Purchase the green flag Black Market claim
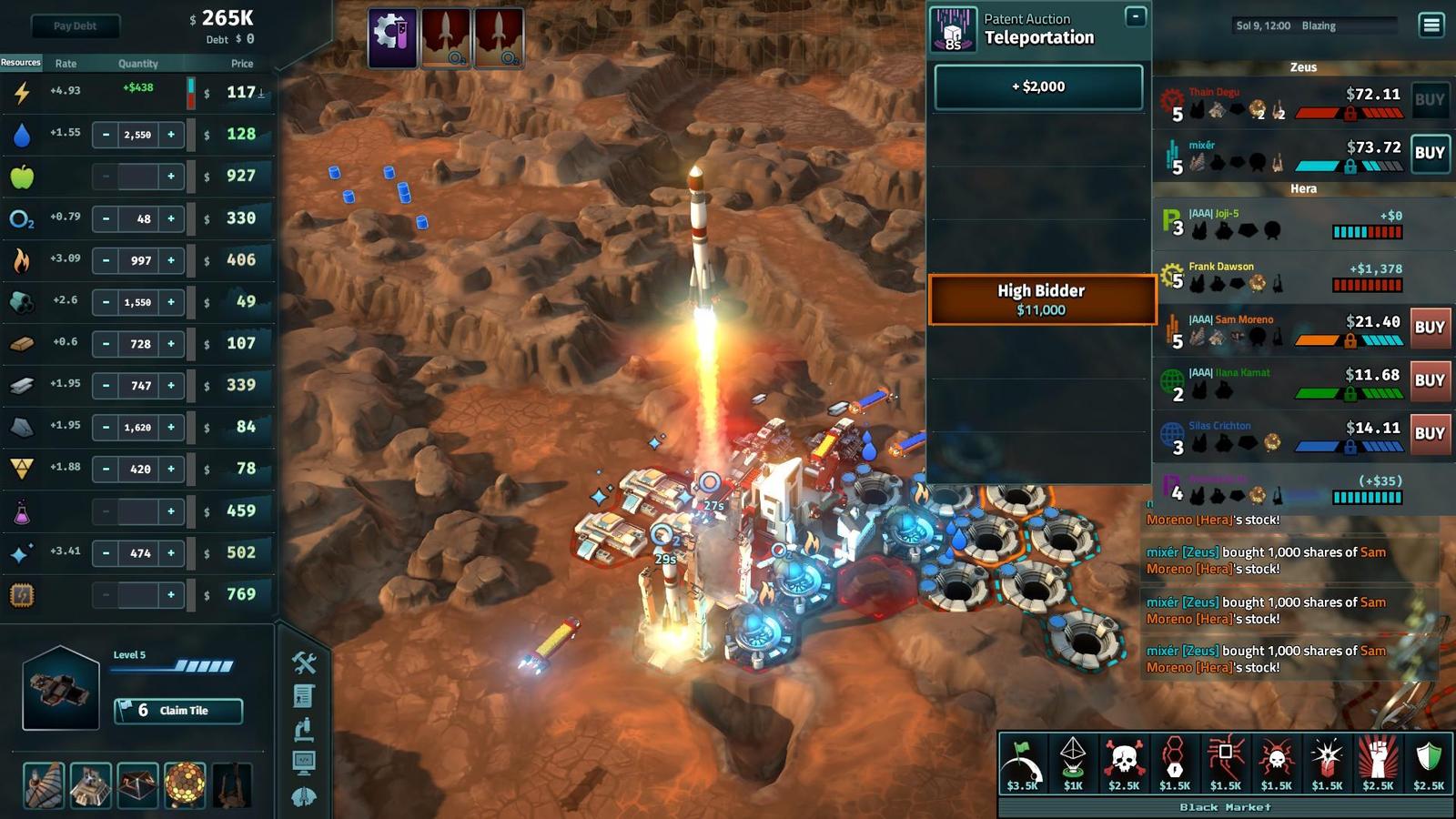Image resolution: width=1456 pixels, height=819 pixels. (1022, 763)
